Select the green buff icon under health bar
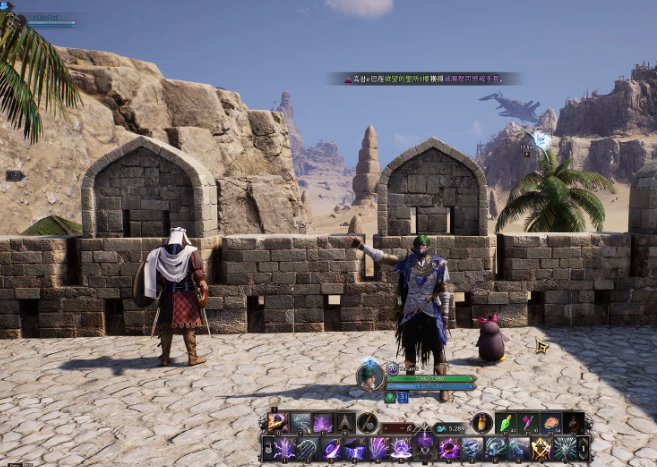657x467 pixels. pyautogui.click(x=390, y=397)
